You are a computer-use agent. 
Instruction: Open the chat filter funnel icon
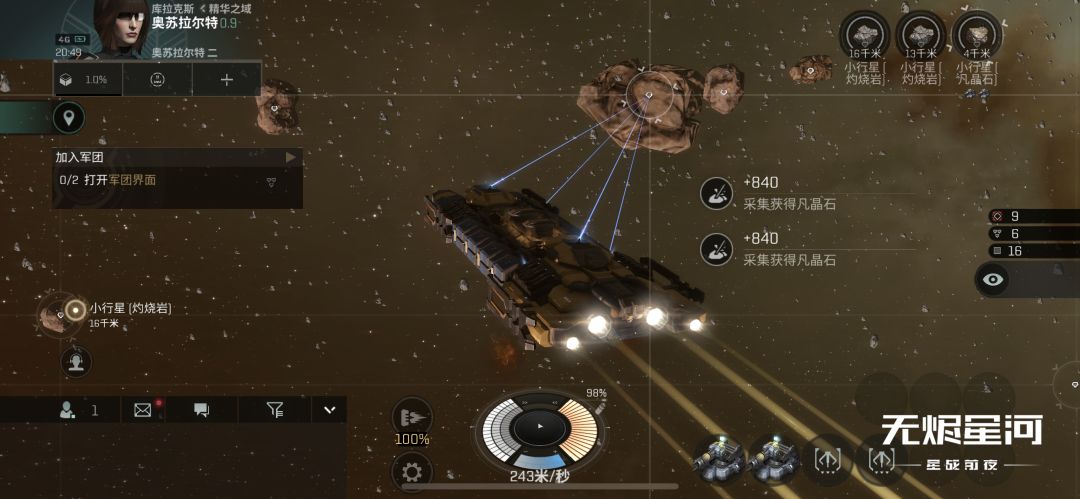(275, 409)
